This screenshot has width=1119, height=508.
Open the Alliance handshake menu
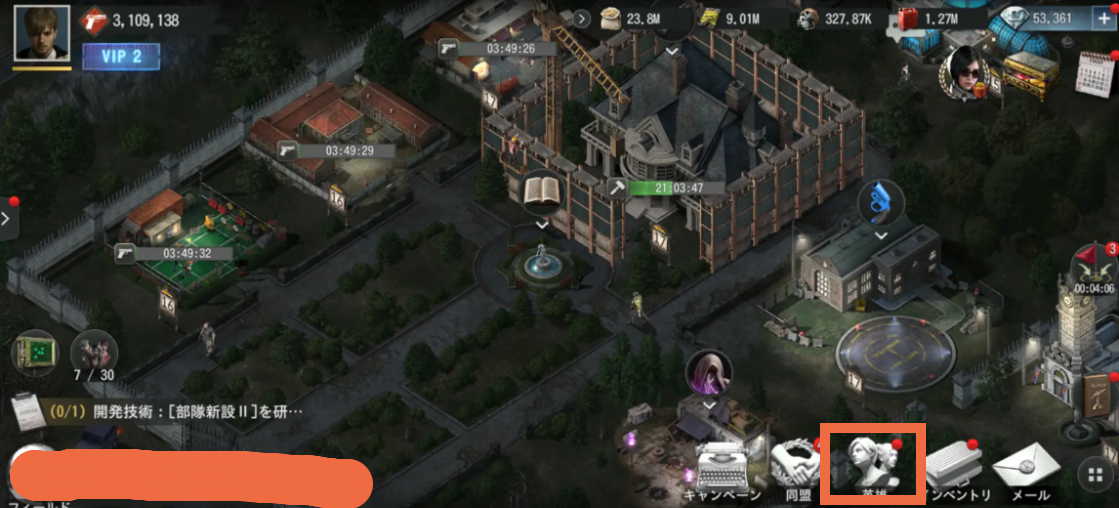[794, 470]
